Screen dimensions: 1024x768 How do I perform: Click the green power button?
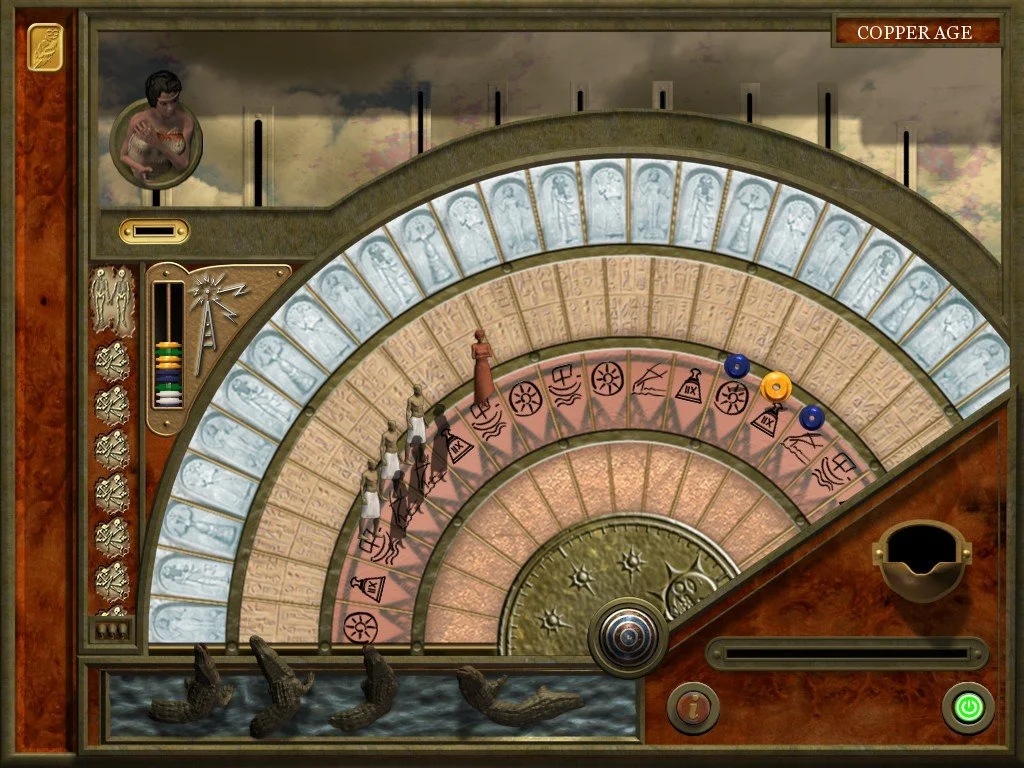tap(967, 708)
